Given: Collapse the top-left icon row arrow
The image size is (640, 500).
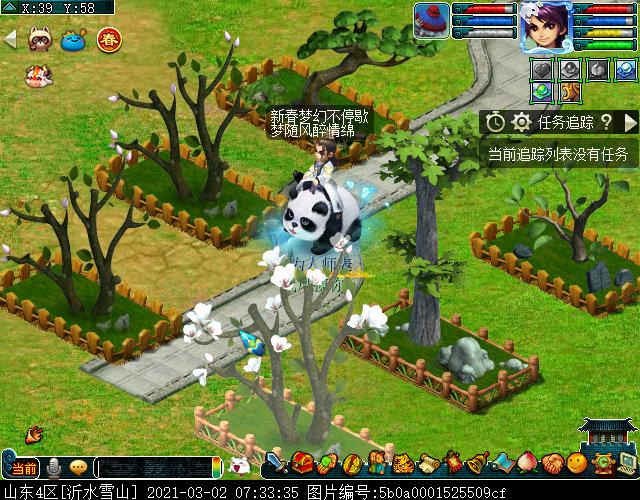Looking at the screenshot, I should [x=11, y=40].
